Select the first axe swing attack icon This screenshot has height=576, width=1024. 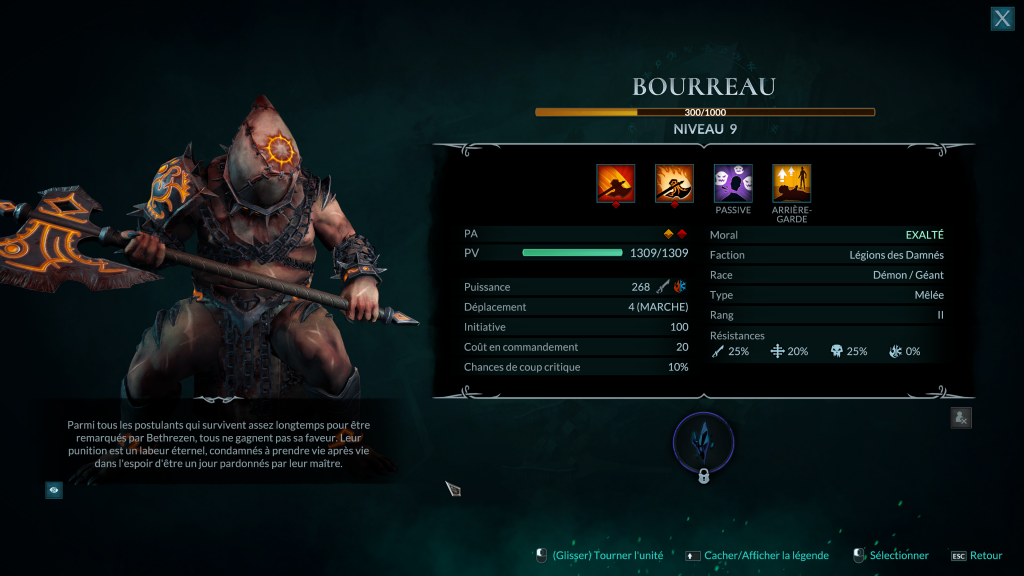[x=615, y=184]
